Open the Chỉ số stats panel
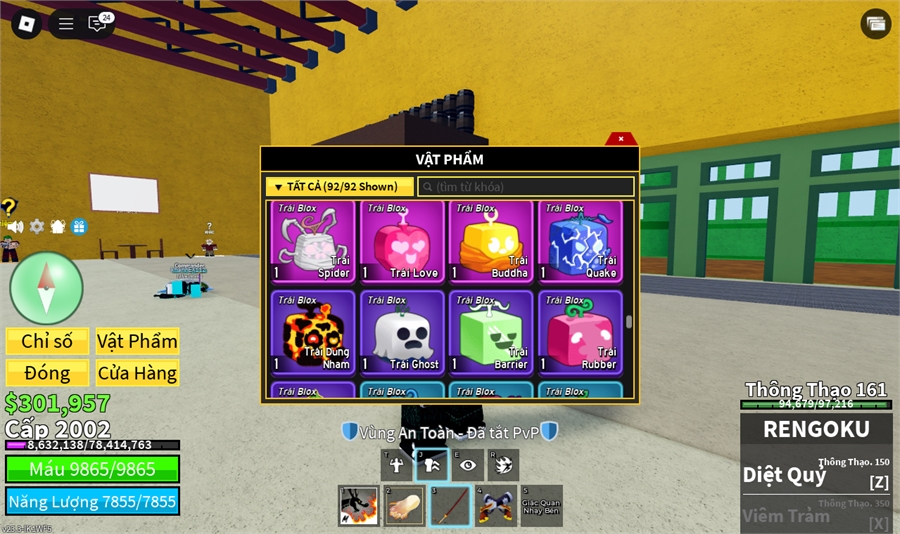Image resolution: width=900 pixels, height=534 pixels. tap(47, 341)
